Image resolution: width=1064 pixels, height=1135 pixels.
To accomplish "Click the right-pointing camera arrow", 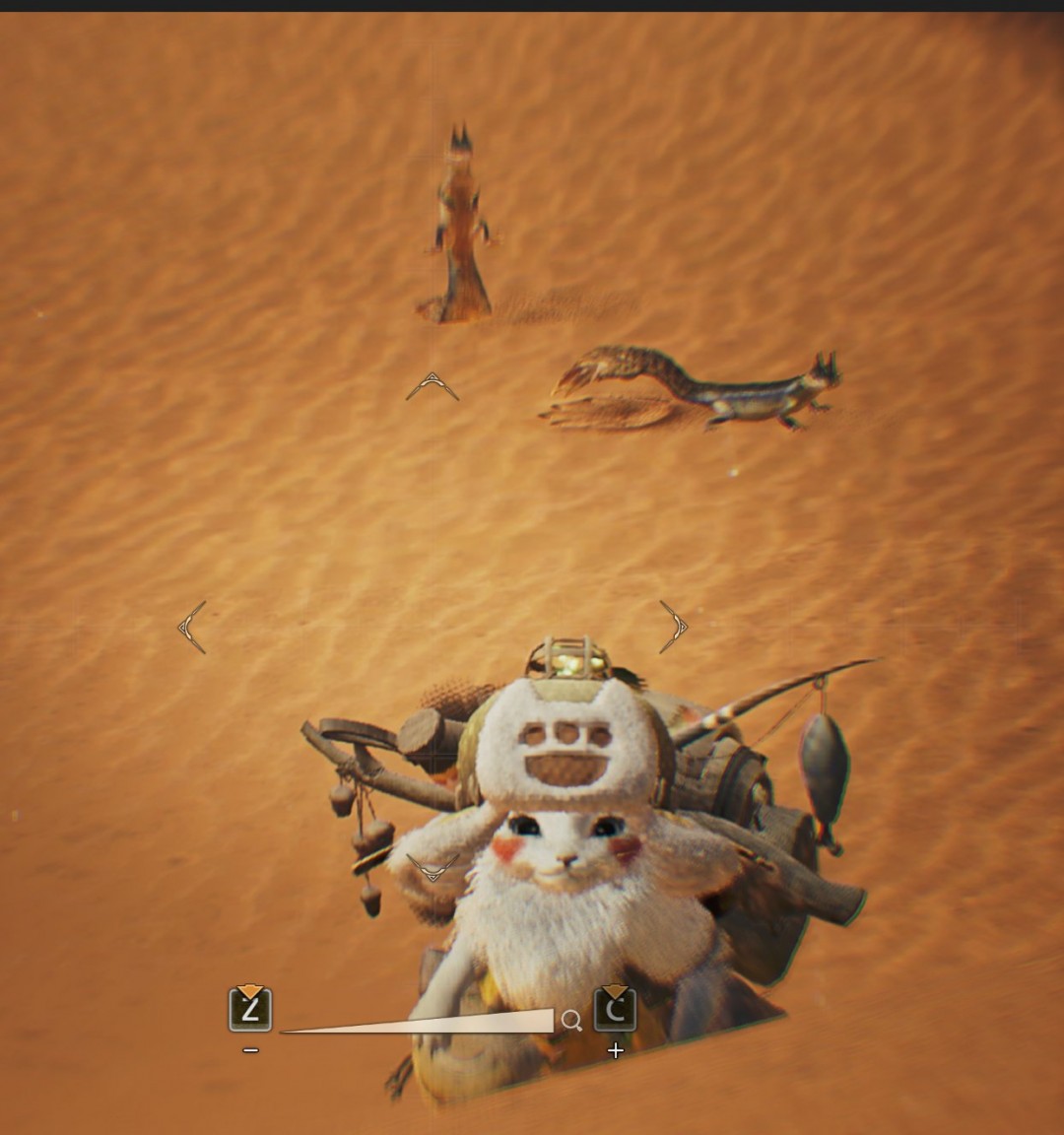I will [x=674, y=627].
